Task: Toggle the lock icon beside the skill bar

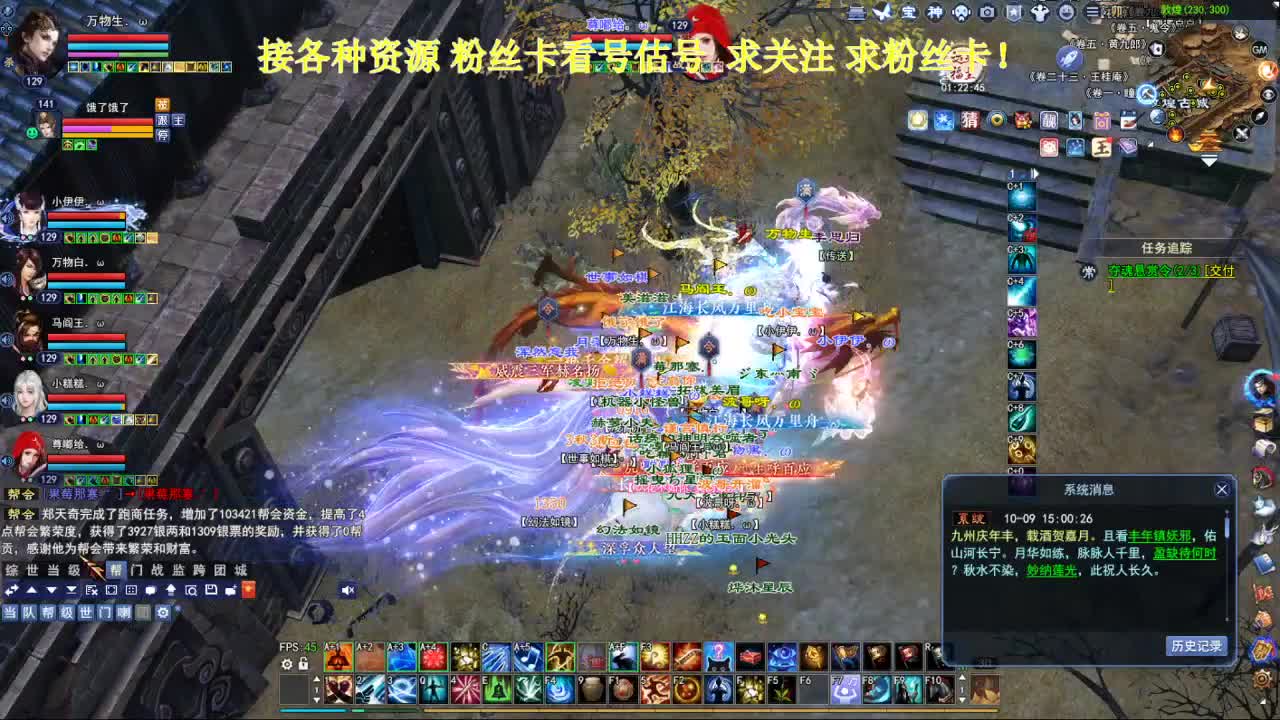Action: (303, 663)
